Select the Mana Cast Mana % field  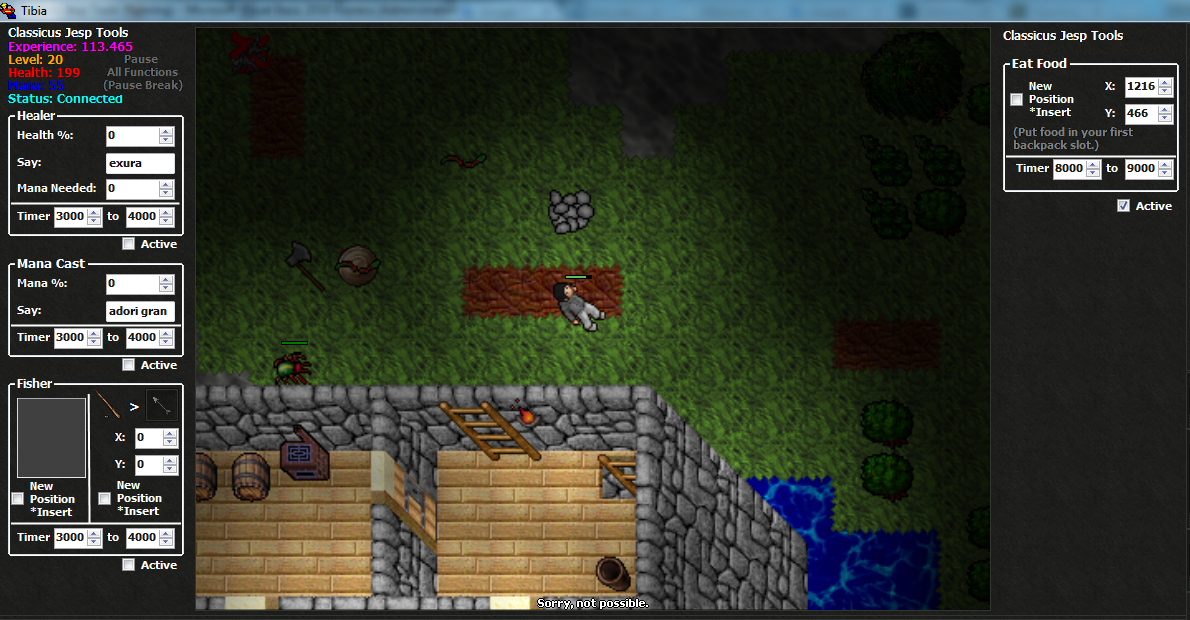pyautogui.click(x=132, y=284)
